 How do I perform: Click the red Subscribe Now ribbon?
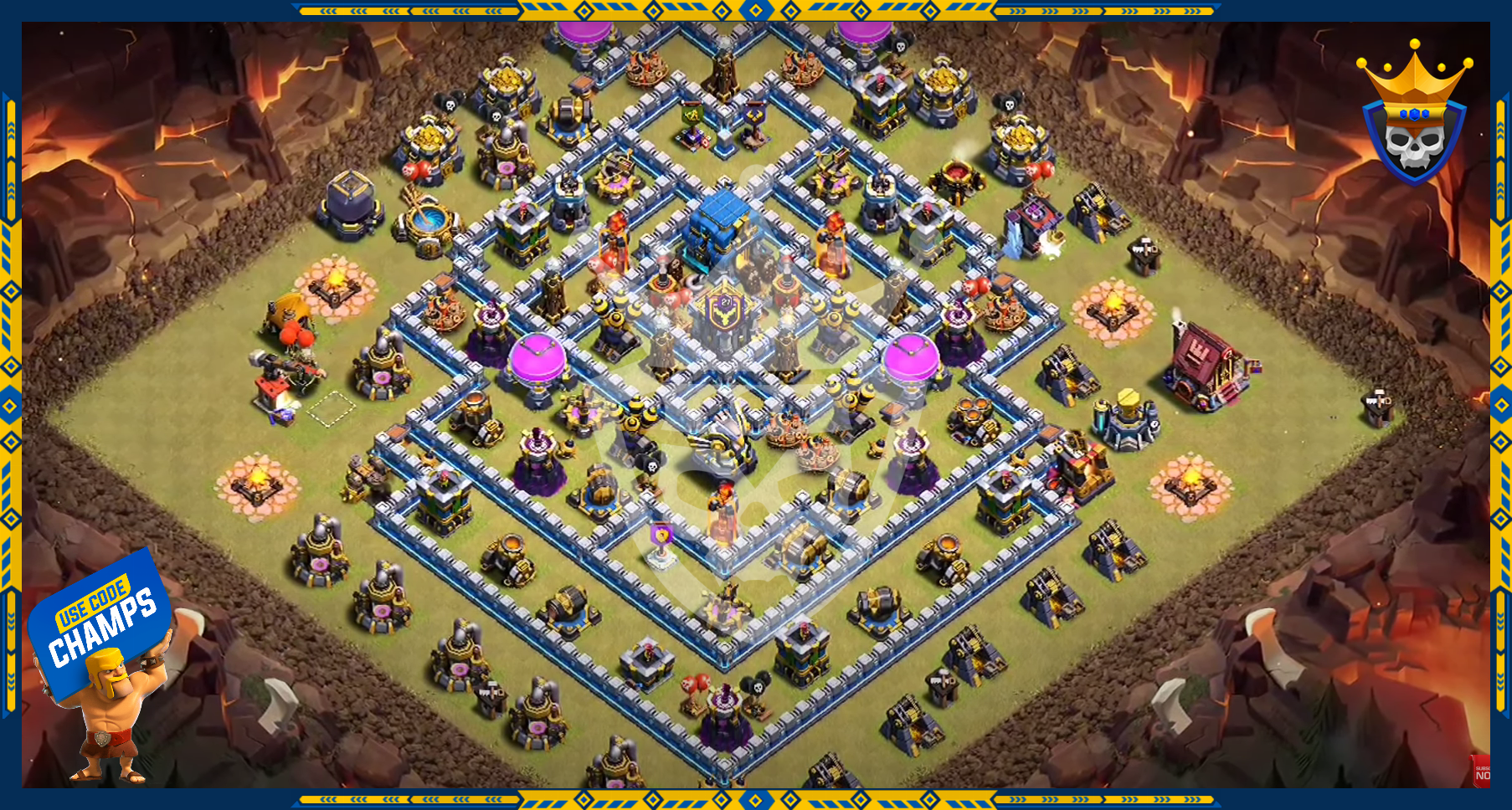click(1481, 772)
